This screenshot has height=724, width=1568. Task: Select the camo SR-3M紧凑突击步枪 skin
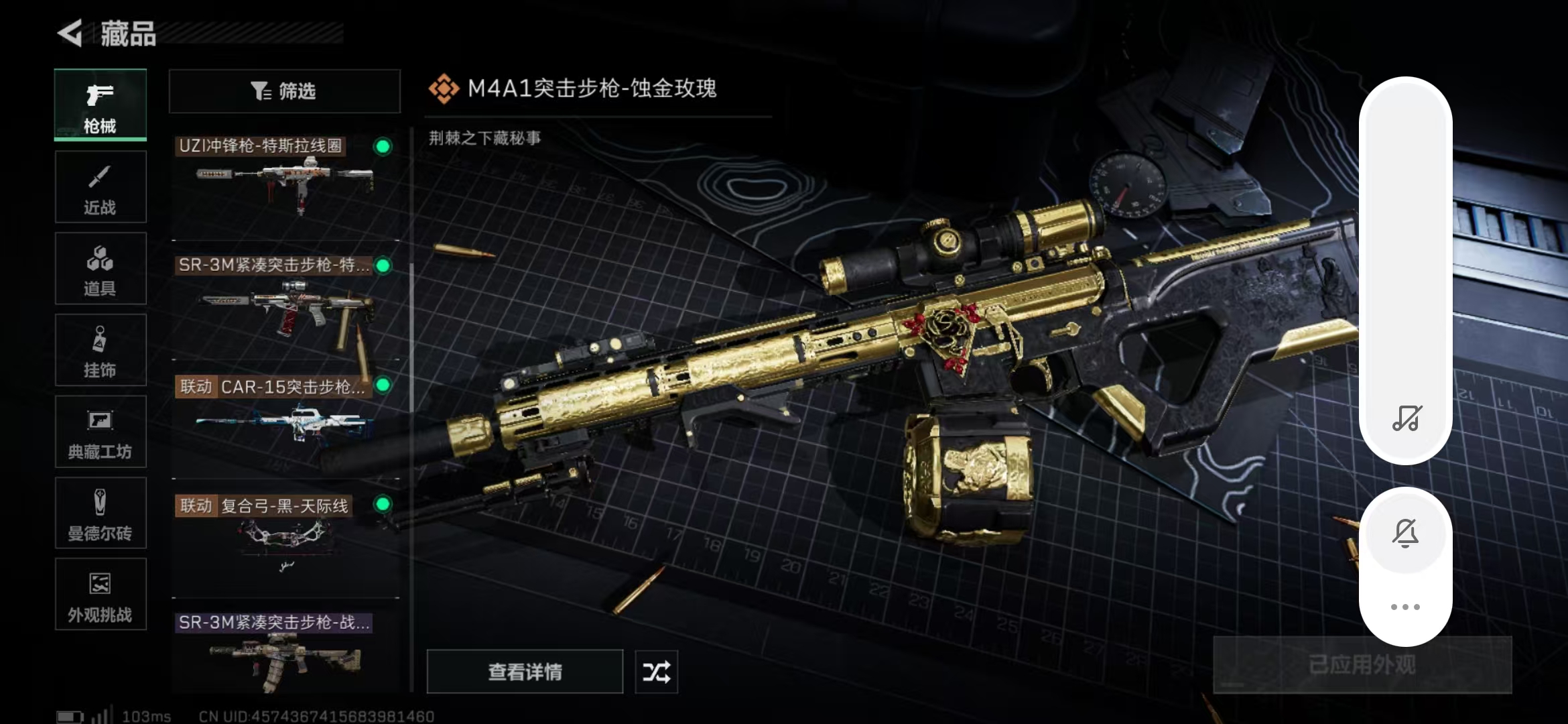coord(285,654)
